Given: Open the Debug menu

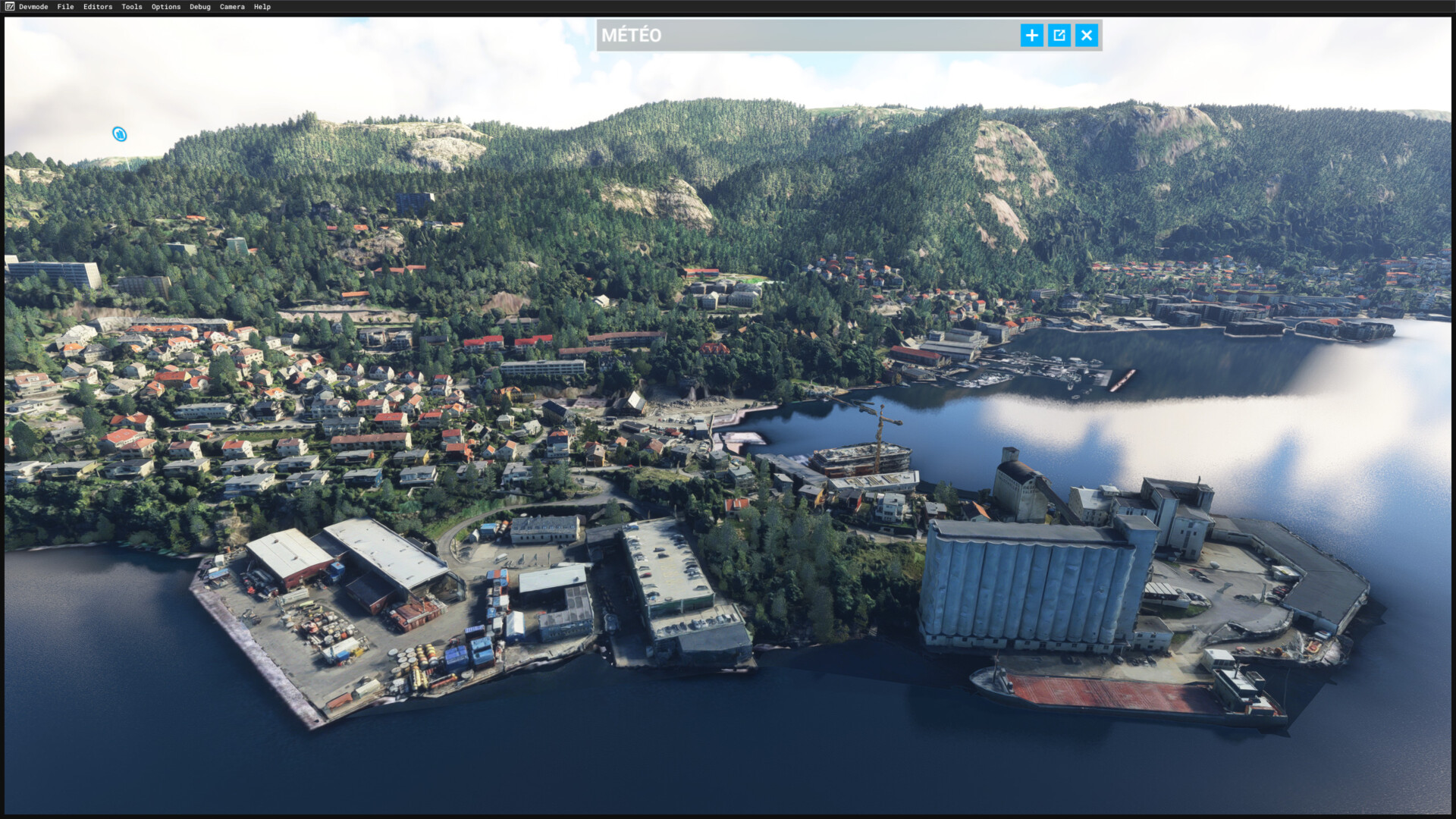Looking at the screenshot, I should 199,7.
